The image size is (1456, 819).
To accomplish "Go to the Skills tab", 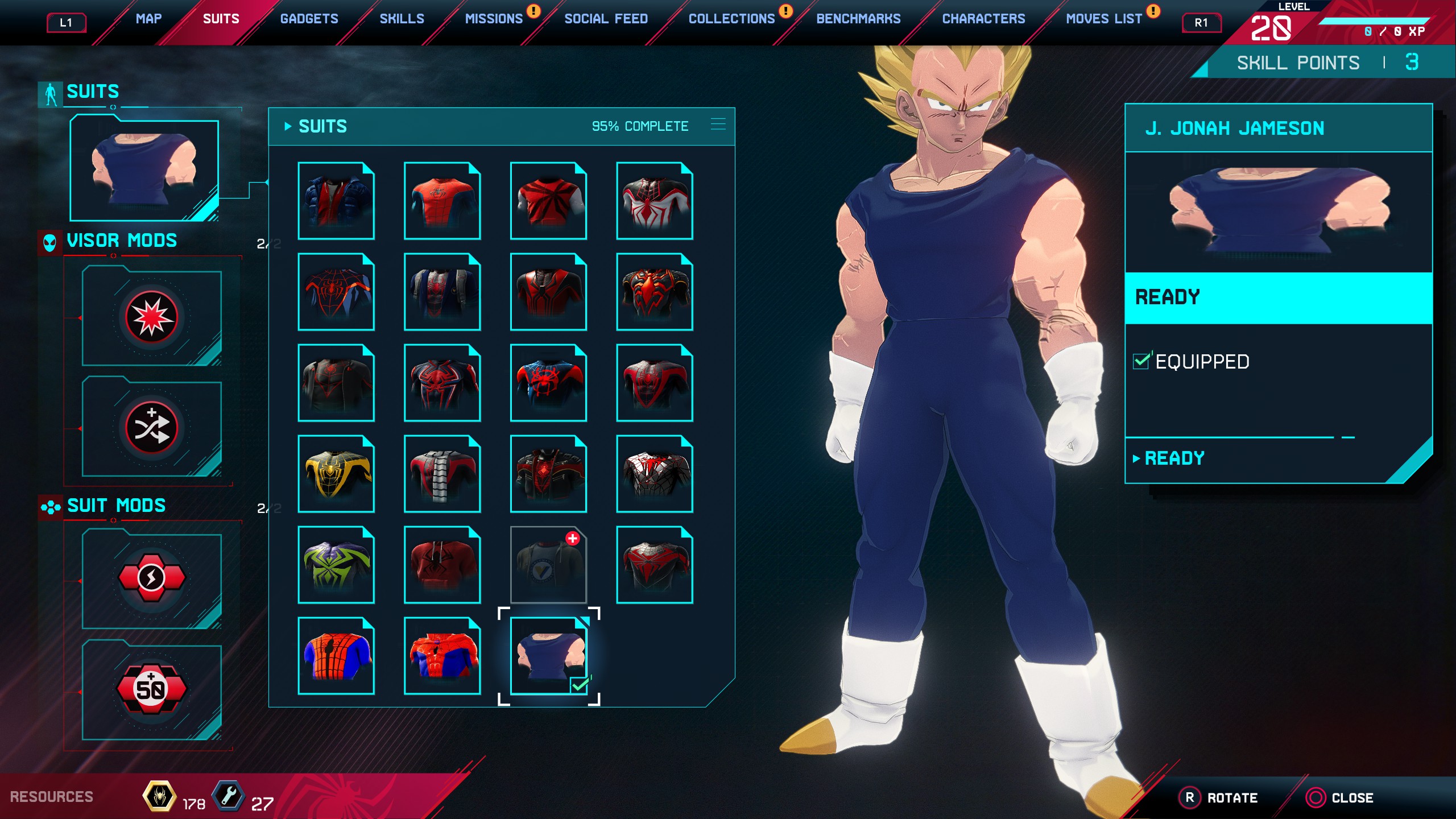I will tap(402, 19).
